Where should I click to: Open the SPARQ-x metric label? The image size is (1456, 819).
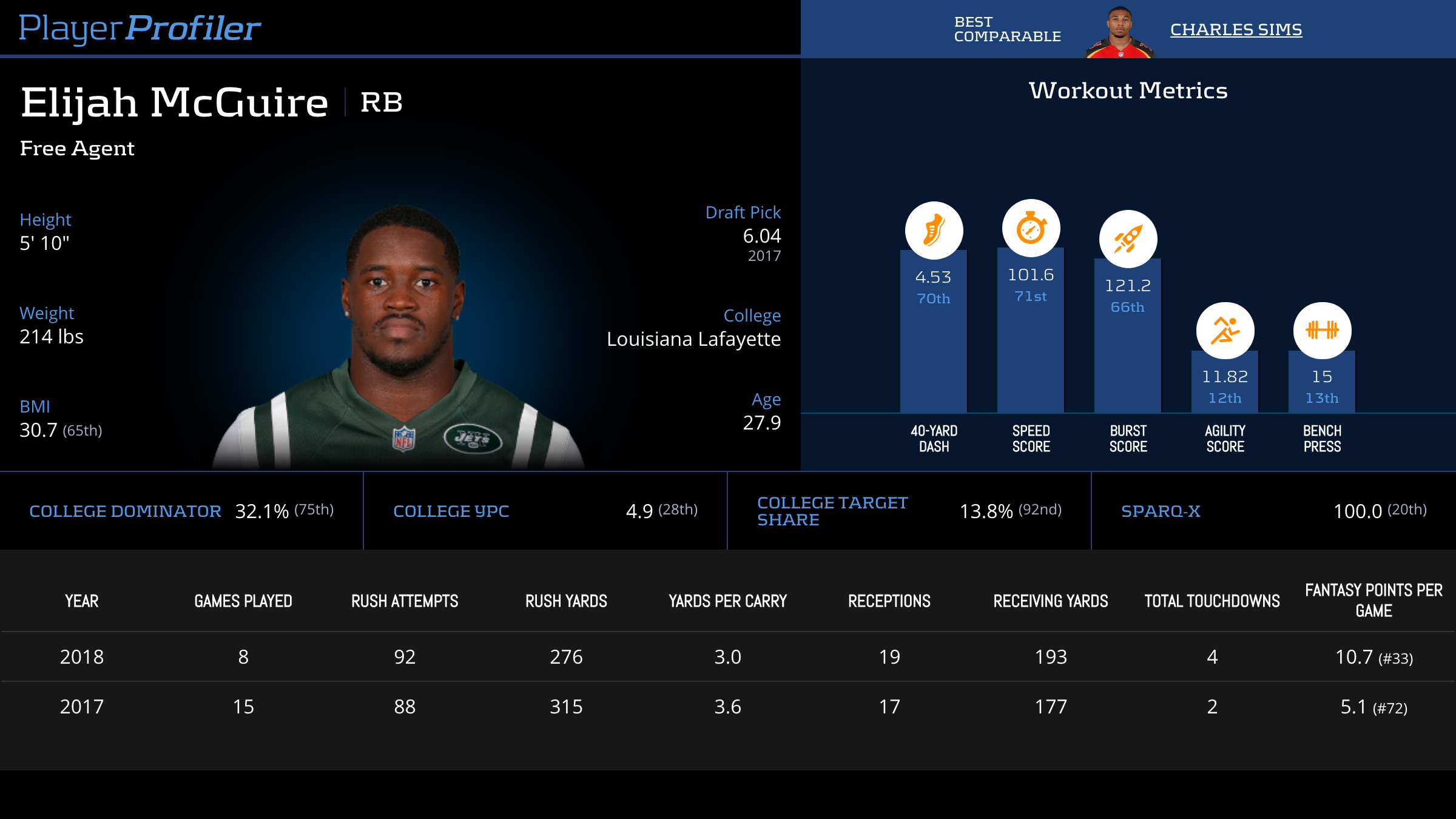[x=1160, y=511]
